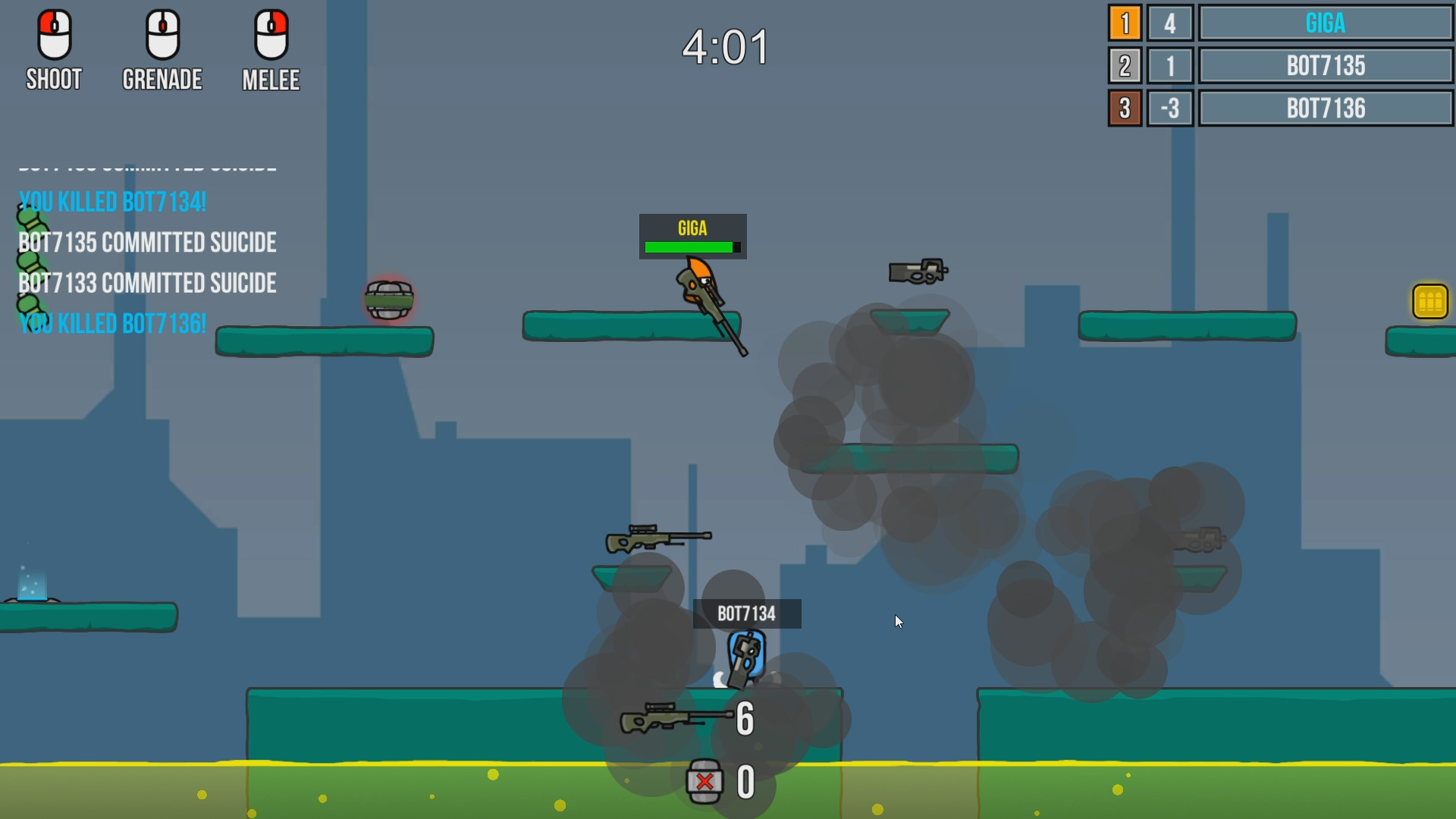Click the rank 2 badge beside BOT7135
The height and width of the screenshot is (819, 1456).
[x=1125, y=66]
